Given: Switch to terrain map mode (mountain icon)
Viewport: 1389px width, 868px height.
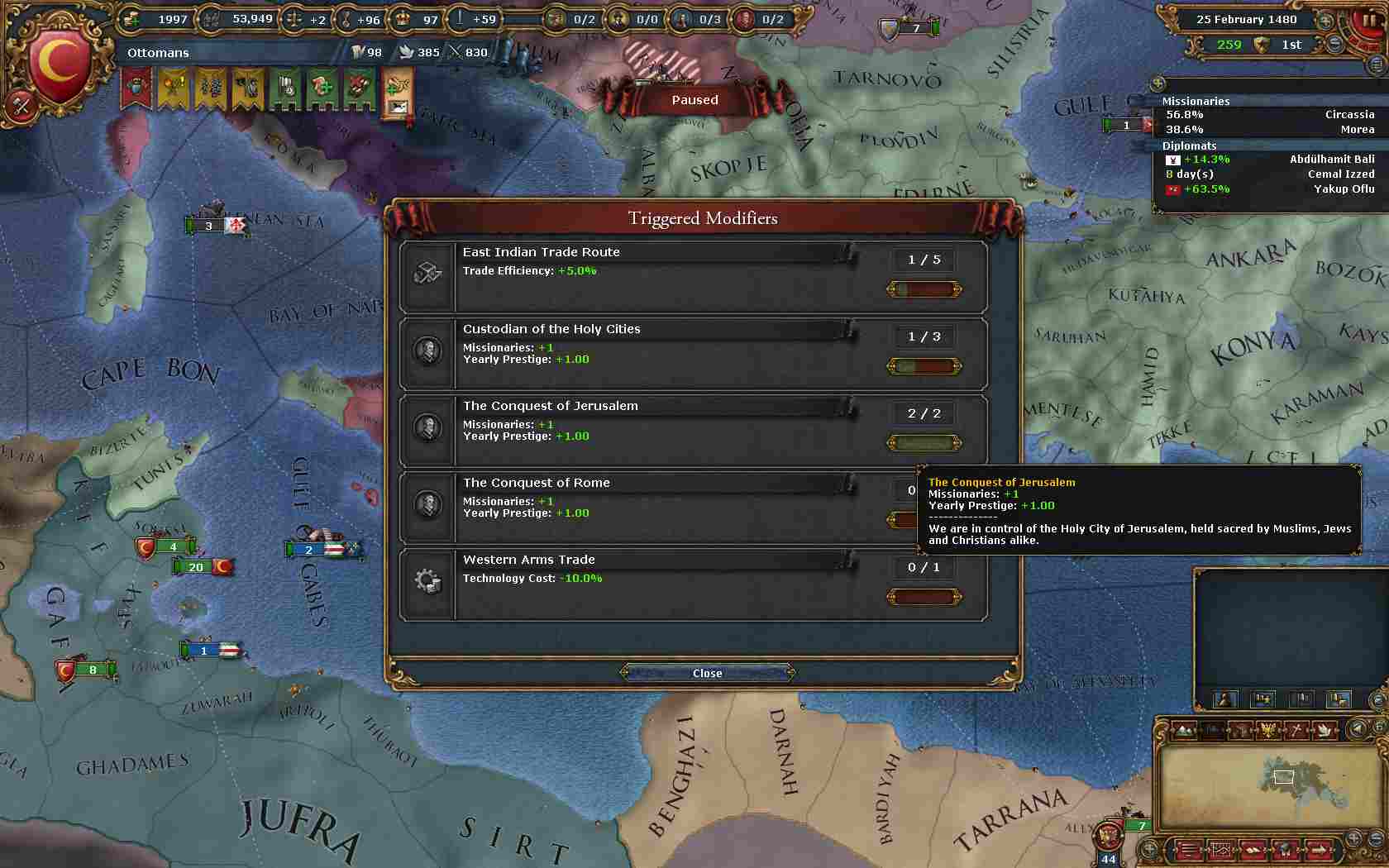Looking at the screenshot, I should coord(1184,729).
